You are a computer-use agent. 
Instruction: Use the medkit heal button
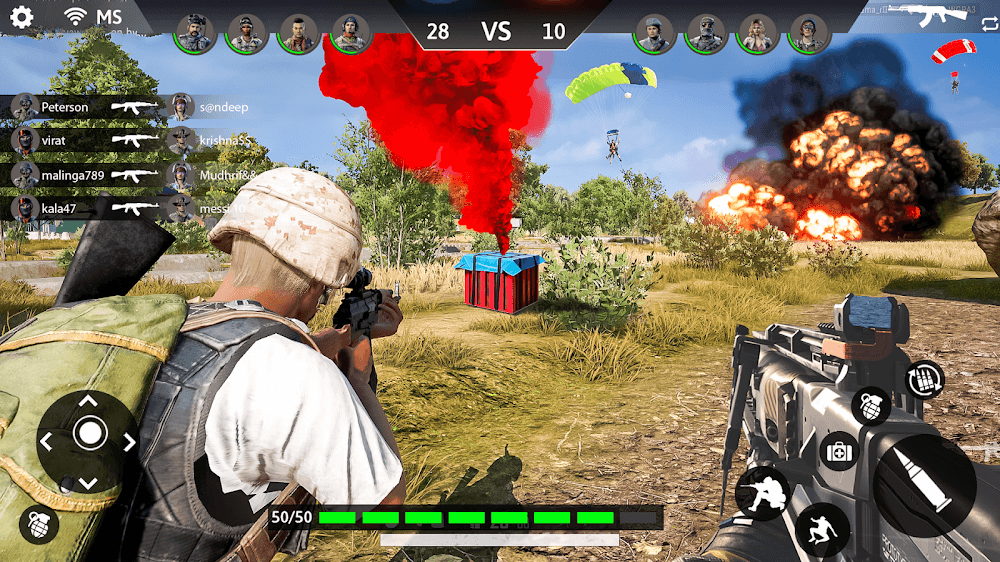tap(839, 453)
